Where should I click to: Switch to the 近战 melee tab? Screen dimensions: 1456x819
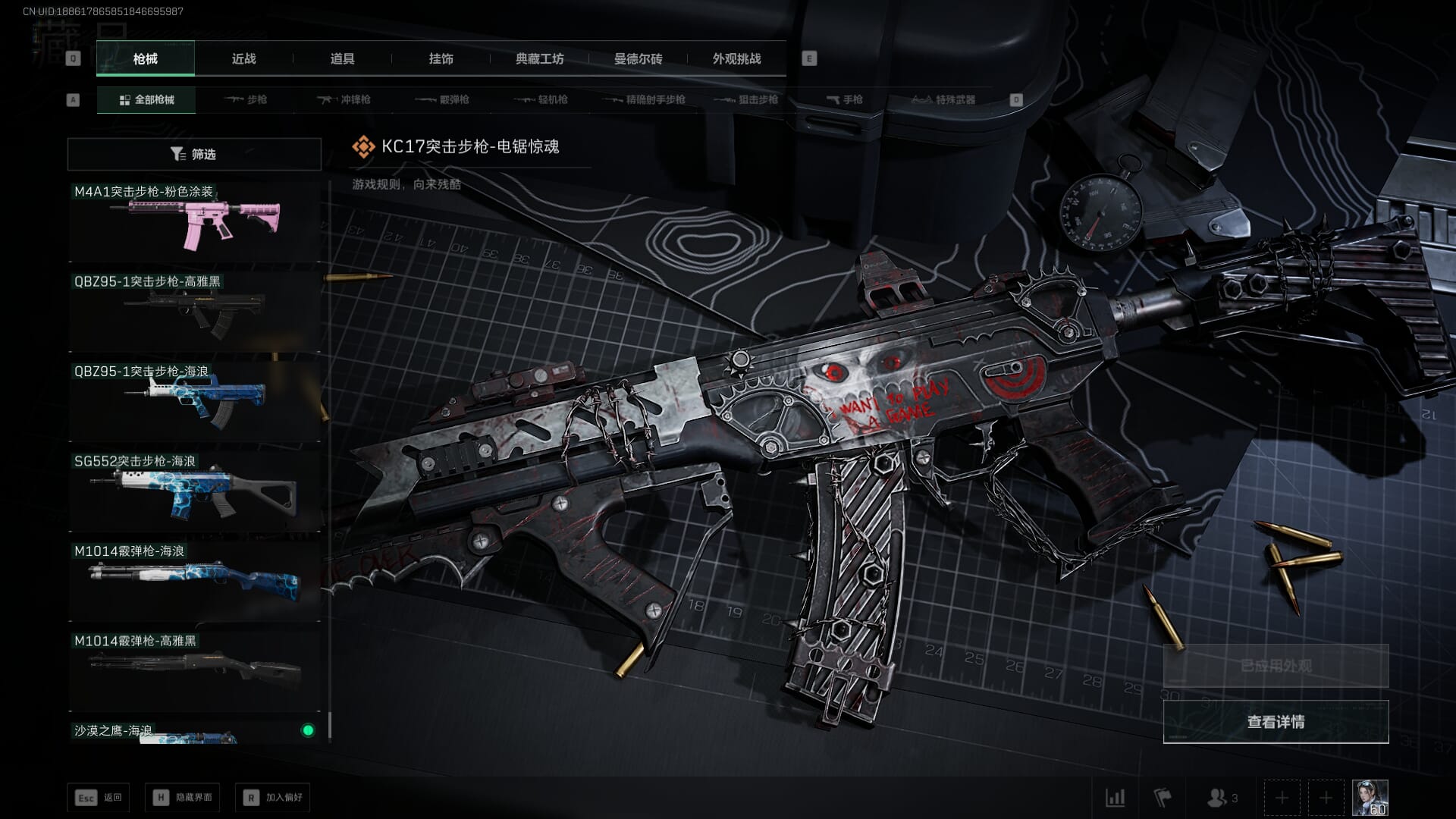point(243,59)
